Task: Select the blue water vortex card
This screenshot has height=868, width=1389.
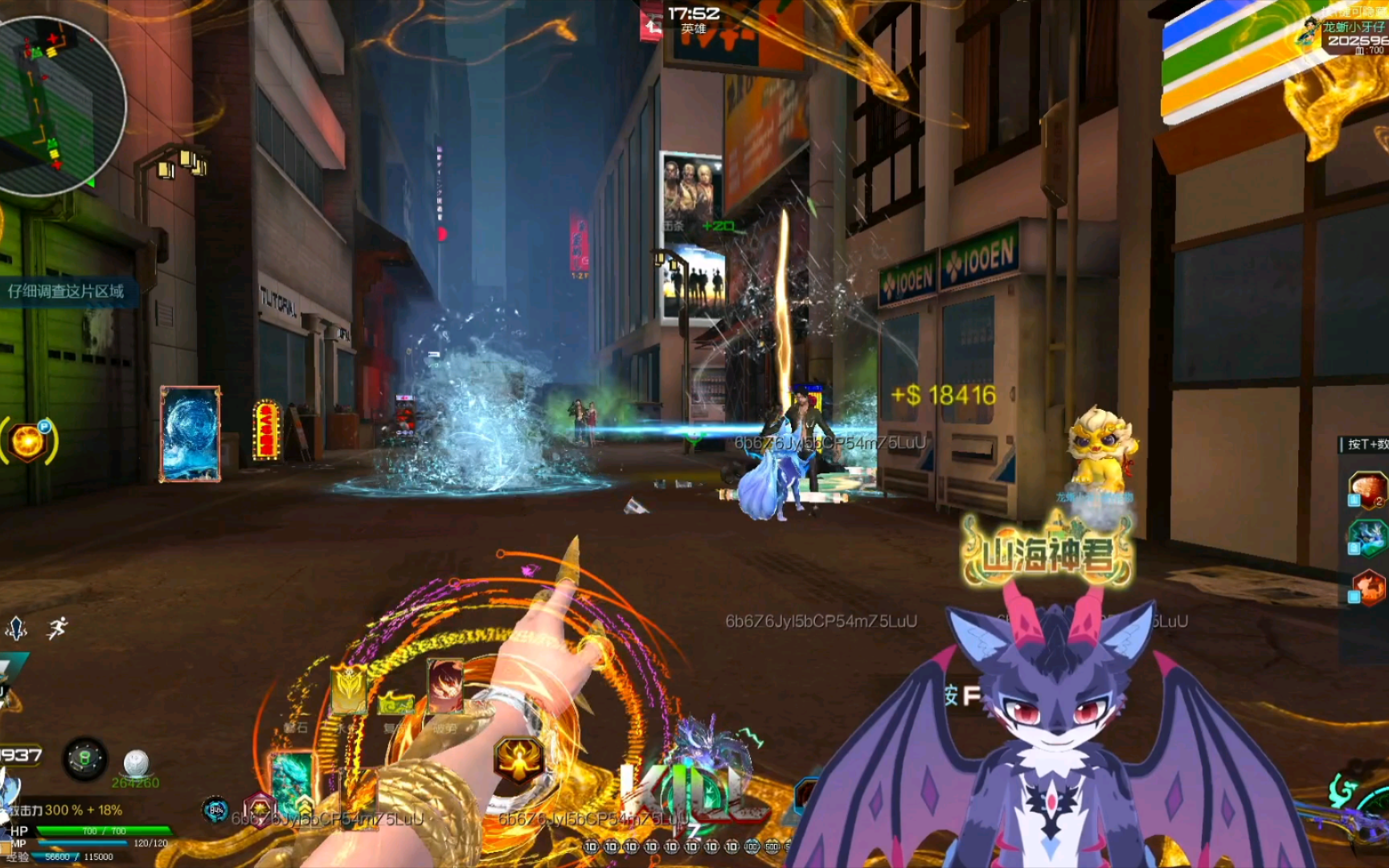Action: 191,434
